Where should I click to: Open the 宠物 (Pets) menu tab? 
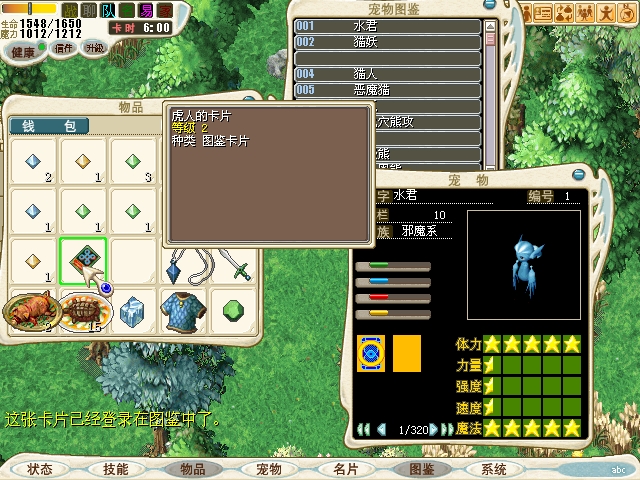pyautogui.click(x=269, y=468)
